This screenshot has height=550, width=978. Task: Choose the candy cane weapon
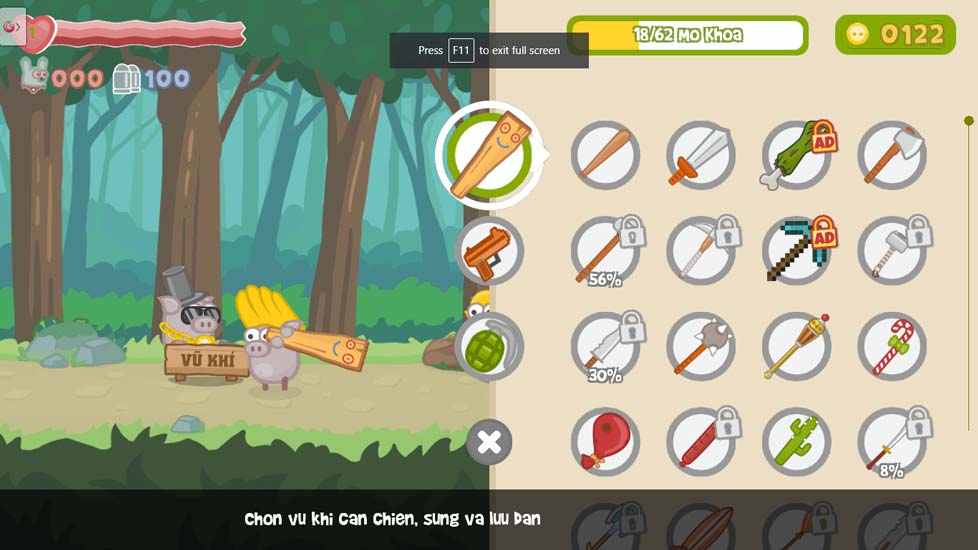point(891,346)
